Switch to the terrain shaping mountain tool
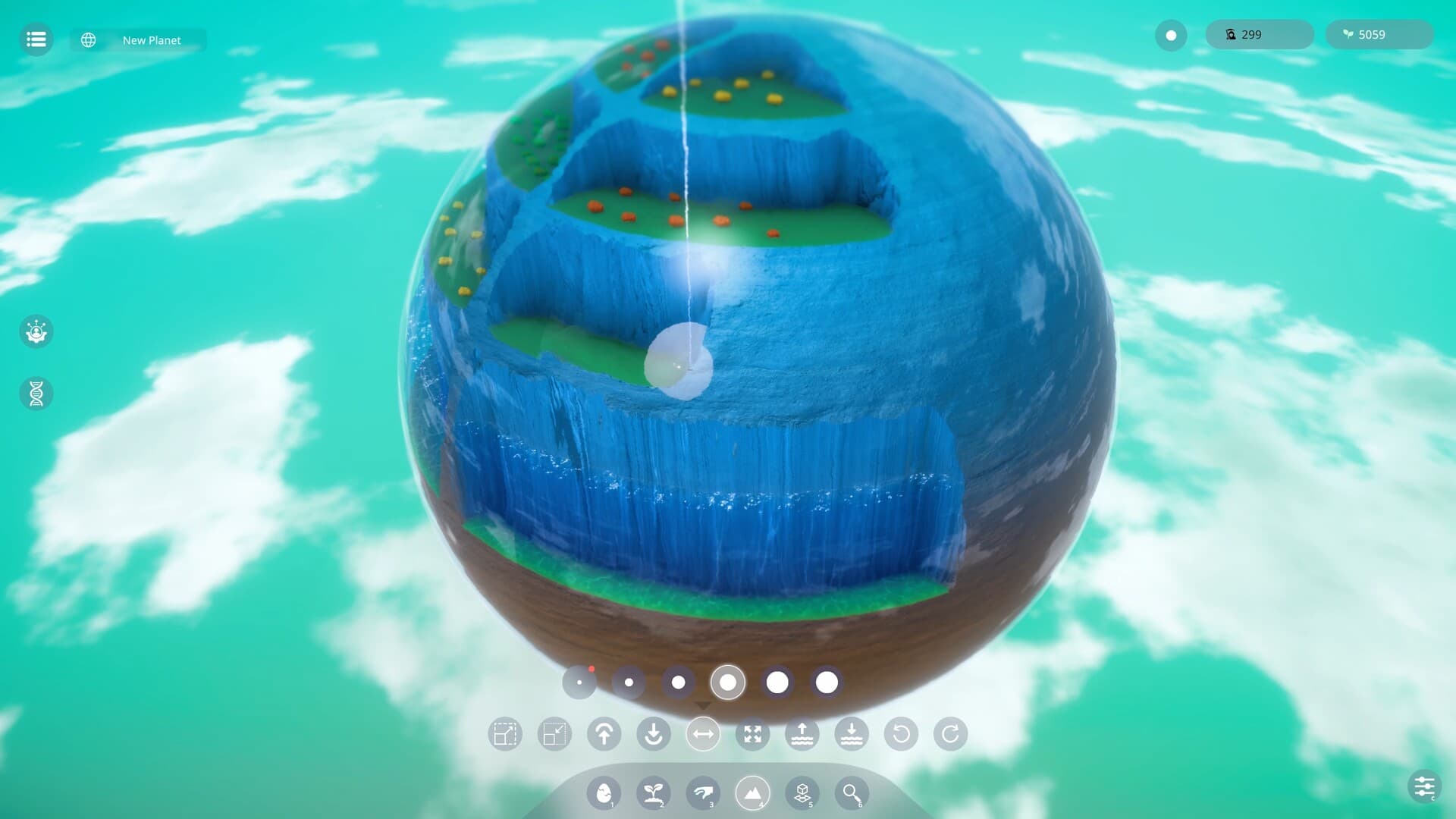Viewport: 1456px width, 819px height. pos(752,793)
